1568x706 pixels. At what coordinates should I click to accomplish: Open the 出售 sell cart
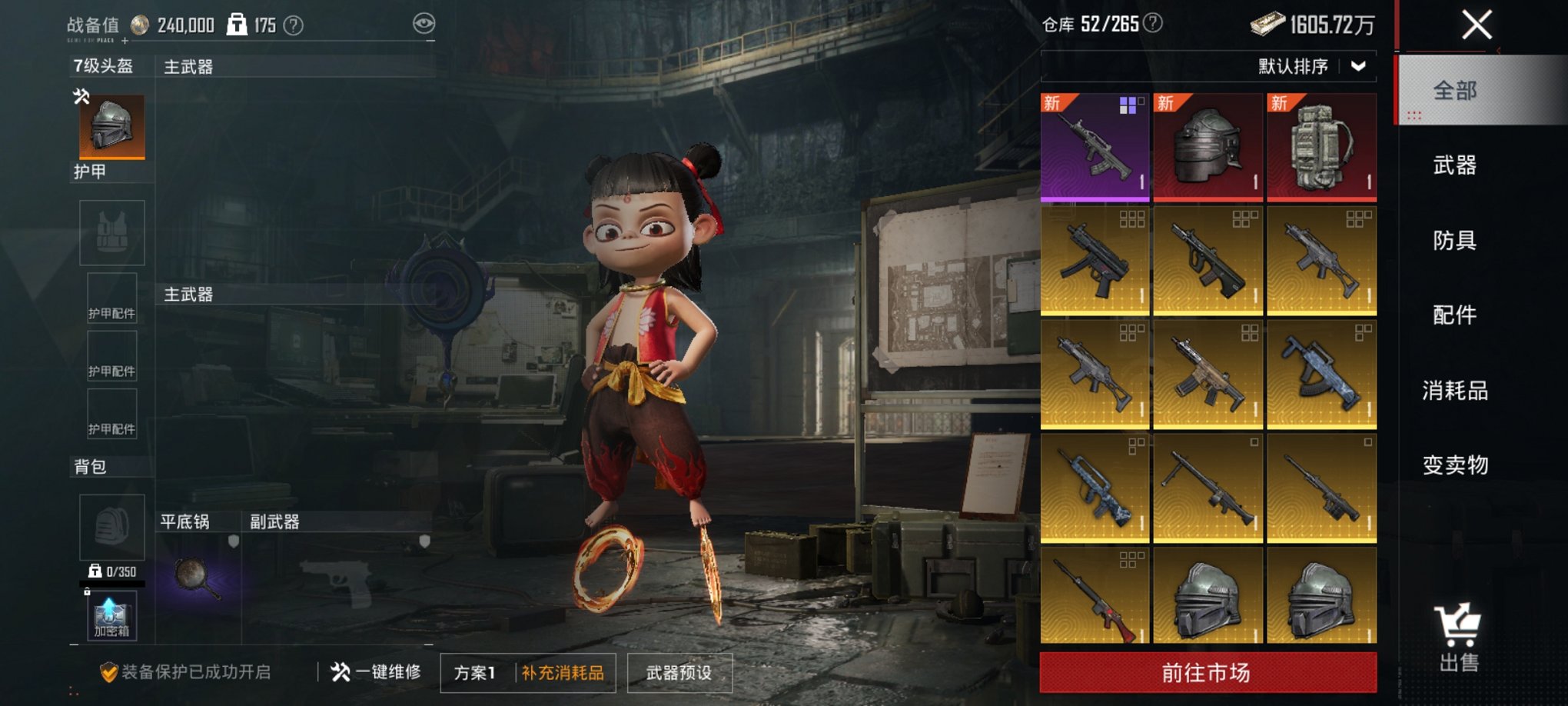click(x=1458, y=638)
